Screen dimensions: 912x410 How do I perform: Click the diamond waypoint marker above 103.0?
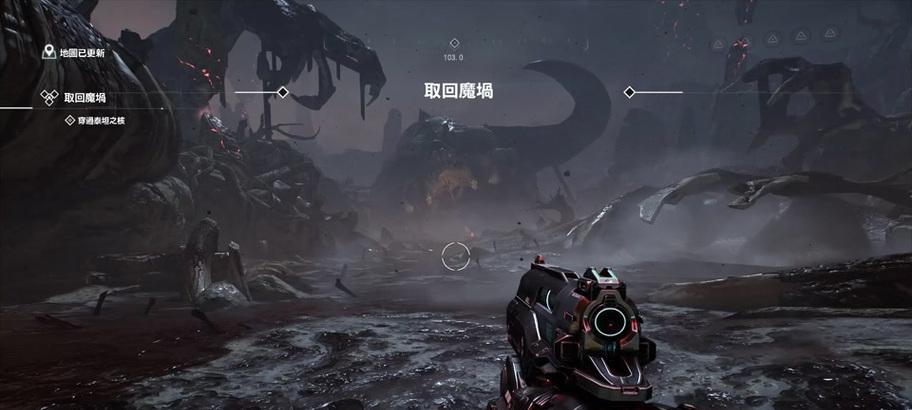(454, 43)
